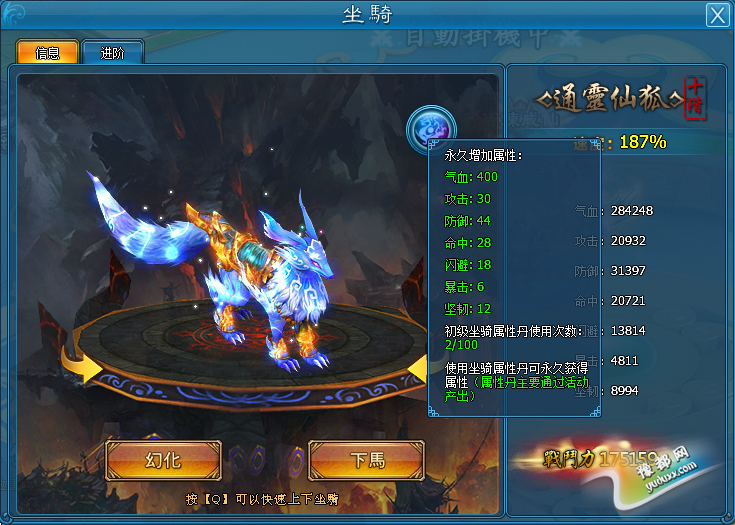Click the 幻化 (Transform) button

tap(163, 460)
